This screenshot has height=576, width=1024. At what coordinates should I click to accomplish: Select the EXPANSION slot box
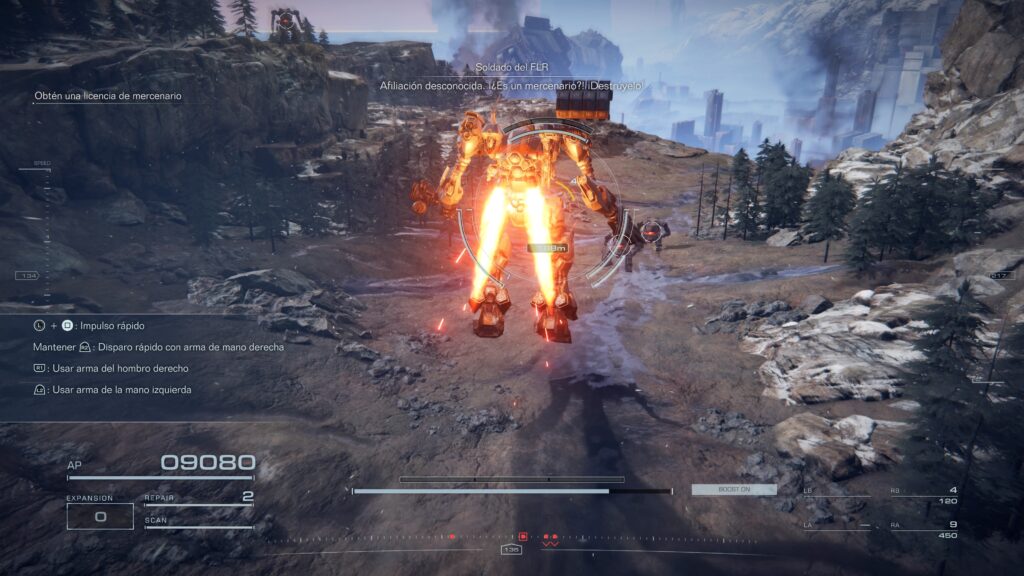point(100,516)
